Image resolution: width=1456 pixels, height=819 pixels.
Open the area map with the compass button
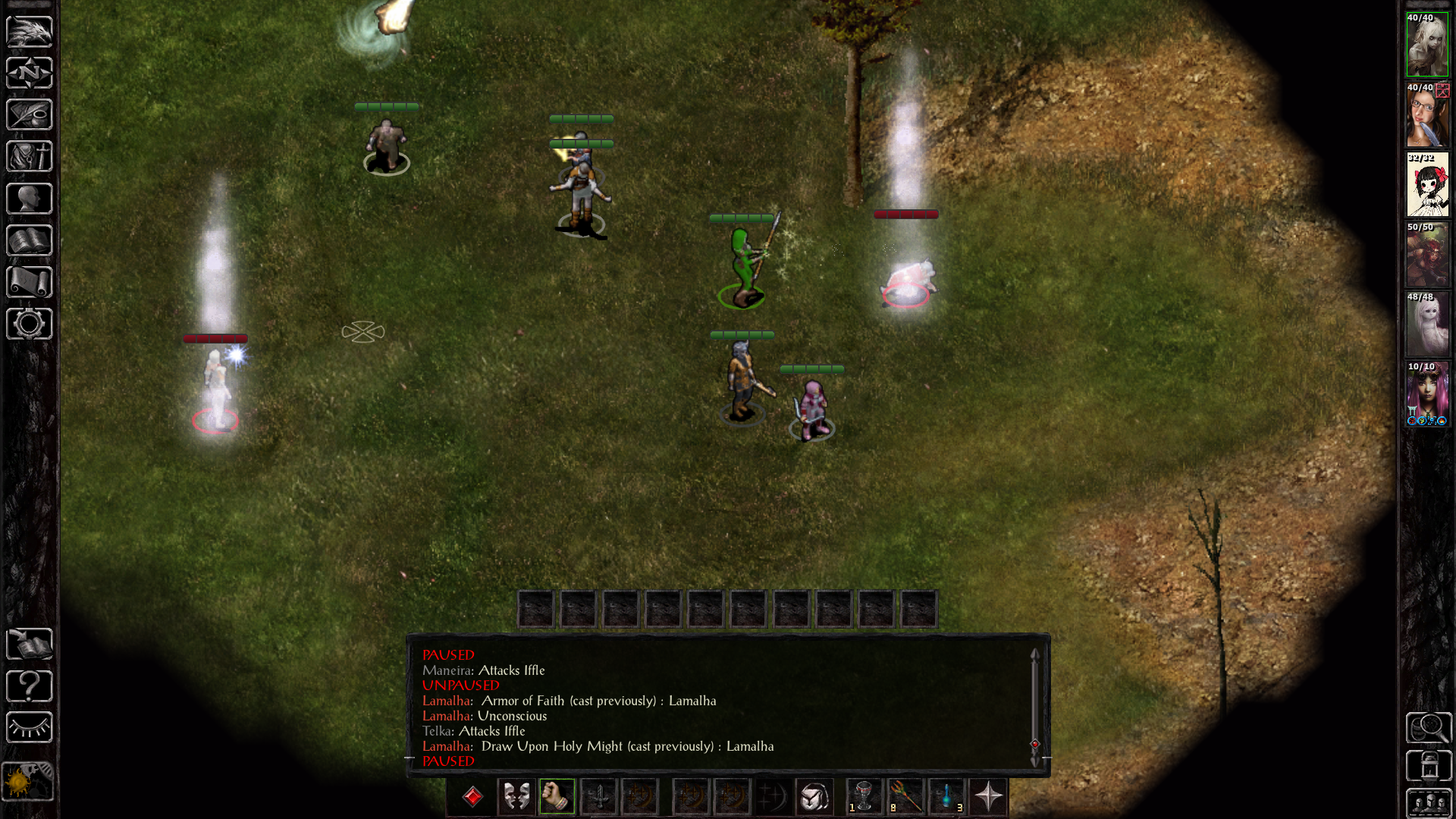(x=30, y=74)
